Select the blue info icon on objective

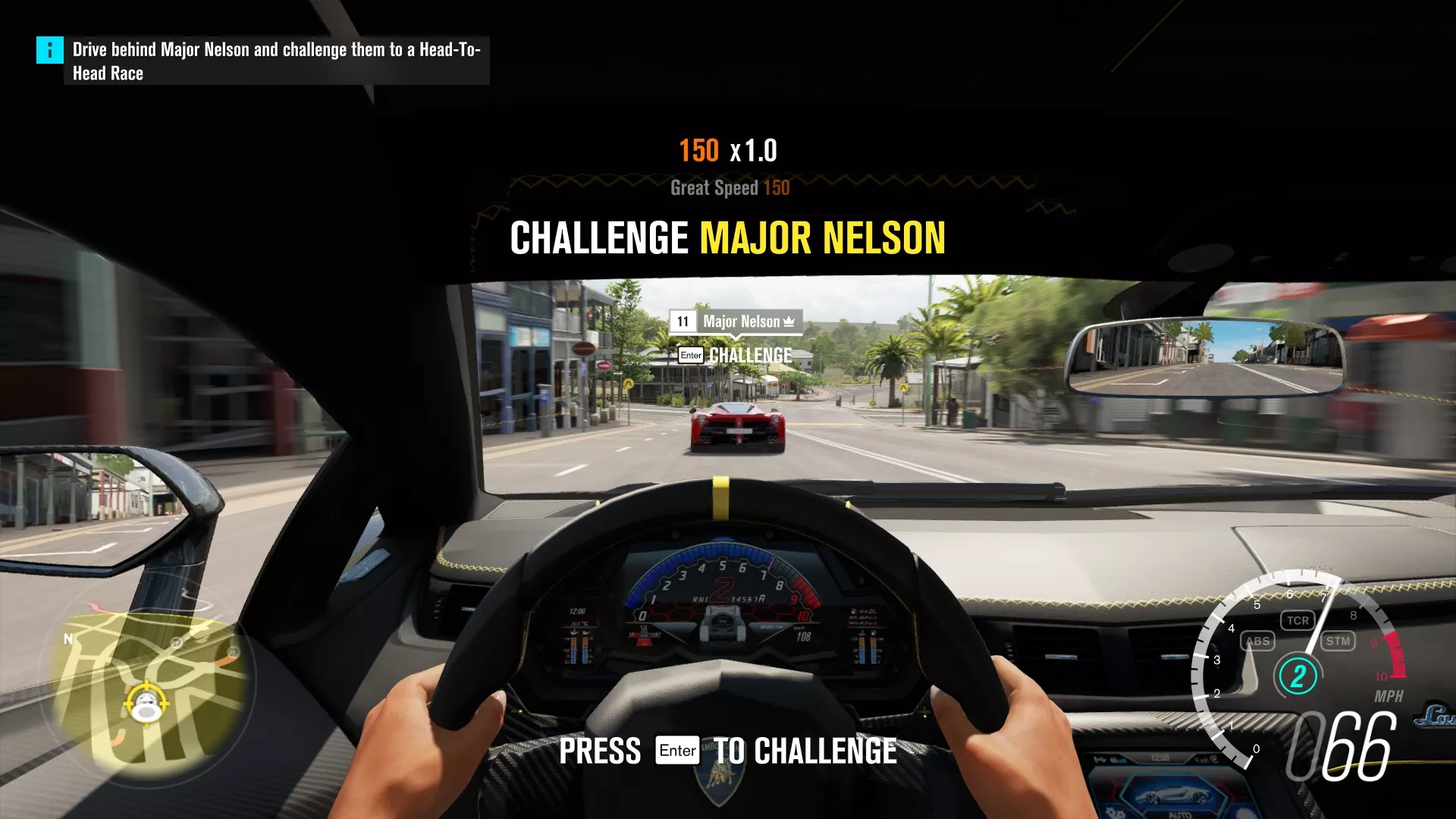point(50,50)
